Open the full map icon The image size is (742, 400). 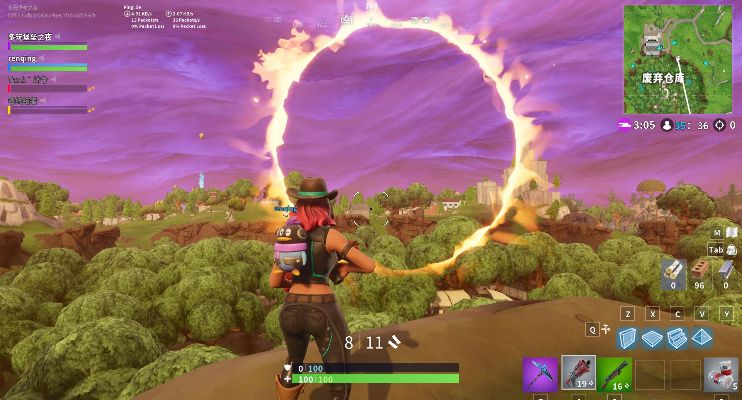[x=731, y=232]
